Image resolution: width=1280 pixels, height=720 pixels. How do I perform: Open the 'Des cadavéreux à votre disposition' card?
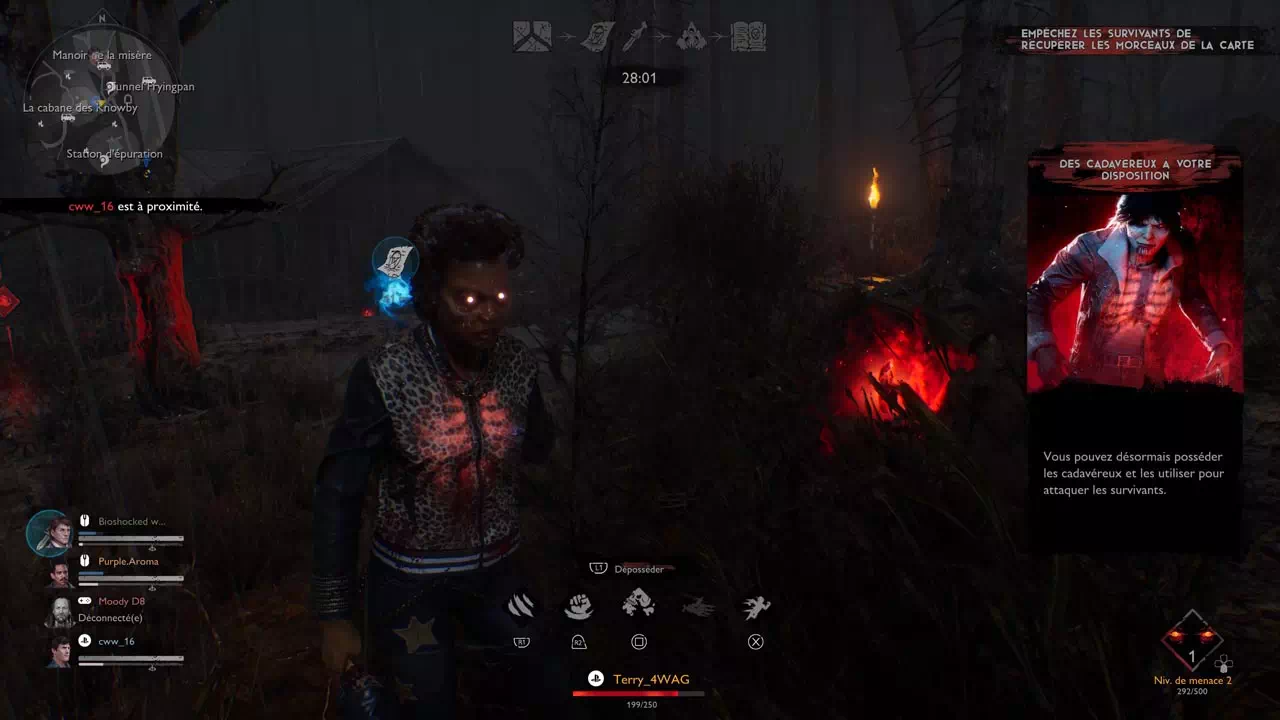tap(1135, 345)
